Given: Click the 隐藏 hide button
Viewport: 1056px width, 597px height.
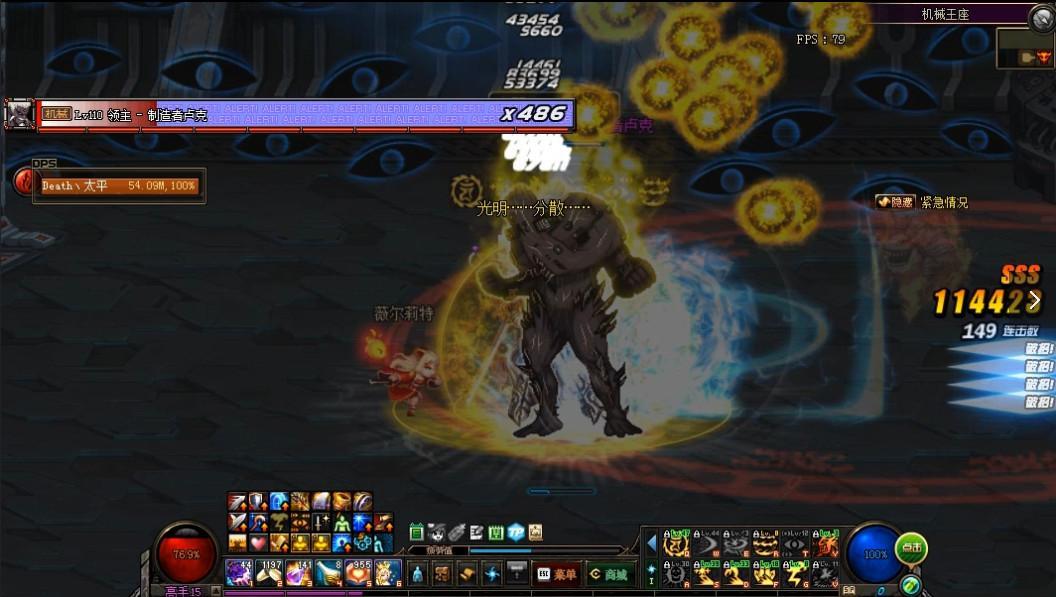Looking at the screenshot, I should (x=895, y=202).
